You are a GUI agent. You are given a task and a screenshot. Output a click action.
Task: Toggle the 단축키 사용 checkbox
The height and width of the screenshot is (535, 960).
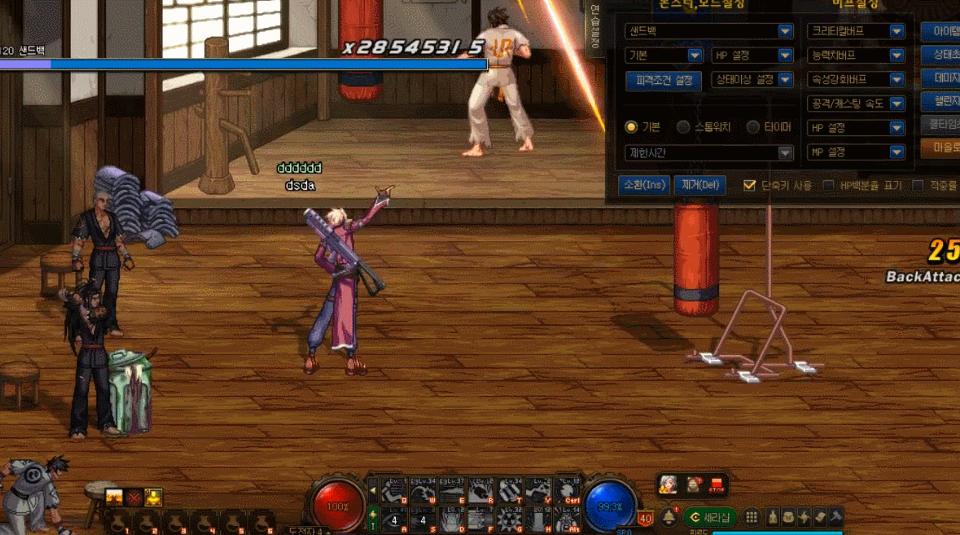(750, 185)
